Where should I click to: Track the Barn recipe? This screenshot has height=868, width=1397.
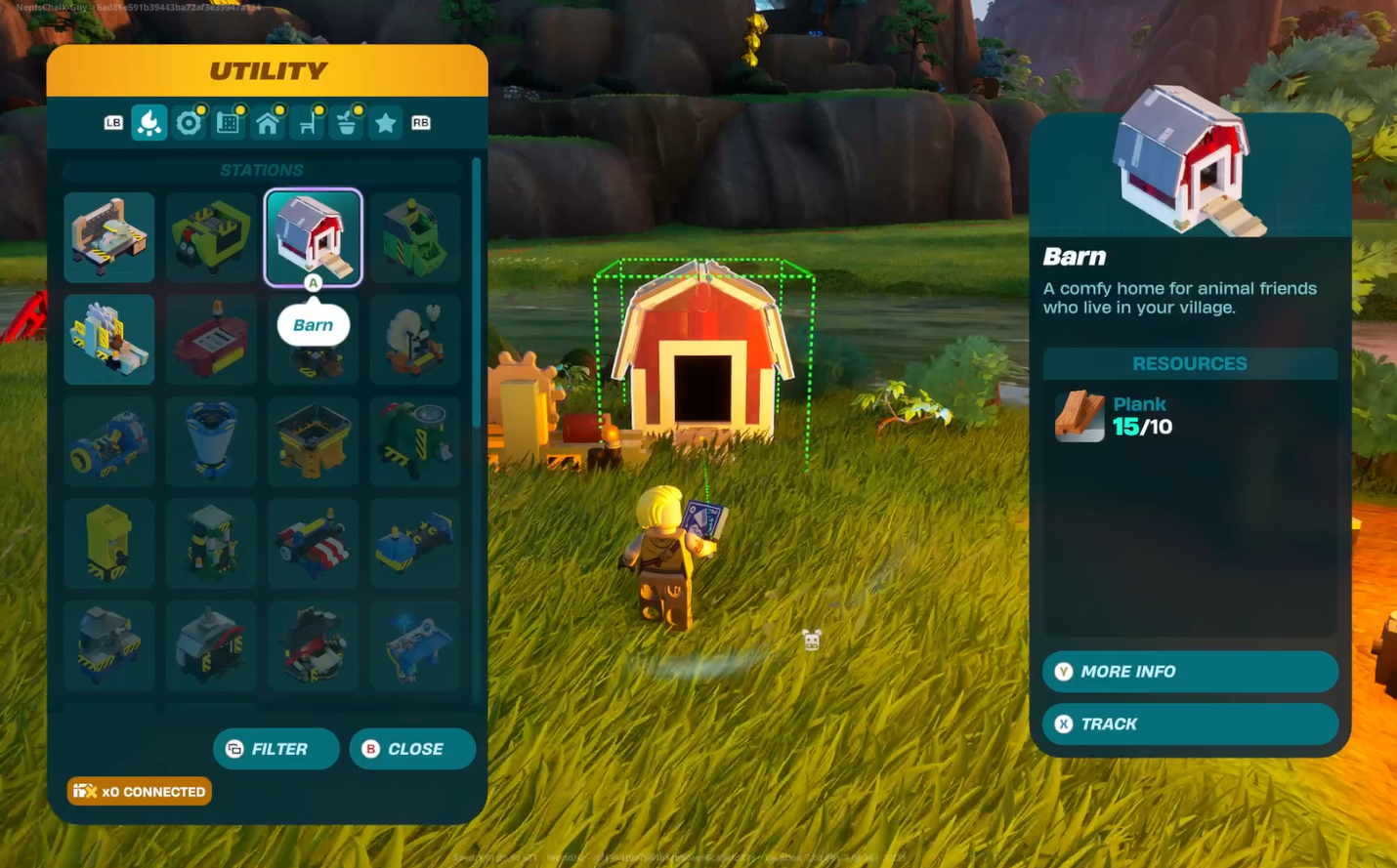pos(1189,723)
